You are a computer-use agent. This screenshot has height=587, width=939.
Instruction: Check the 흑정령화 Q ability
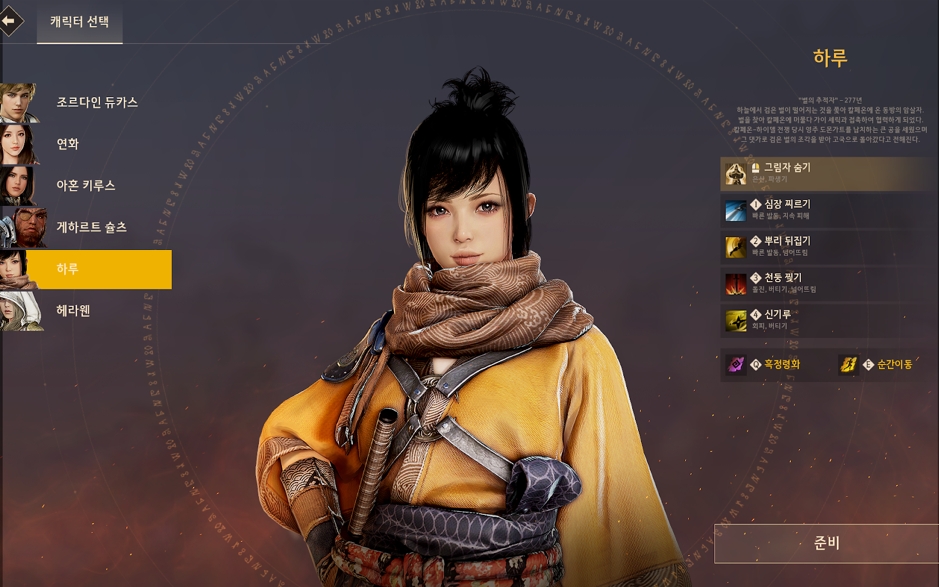(772, 365)
